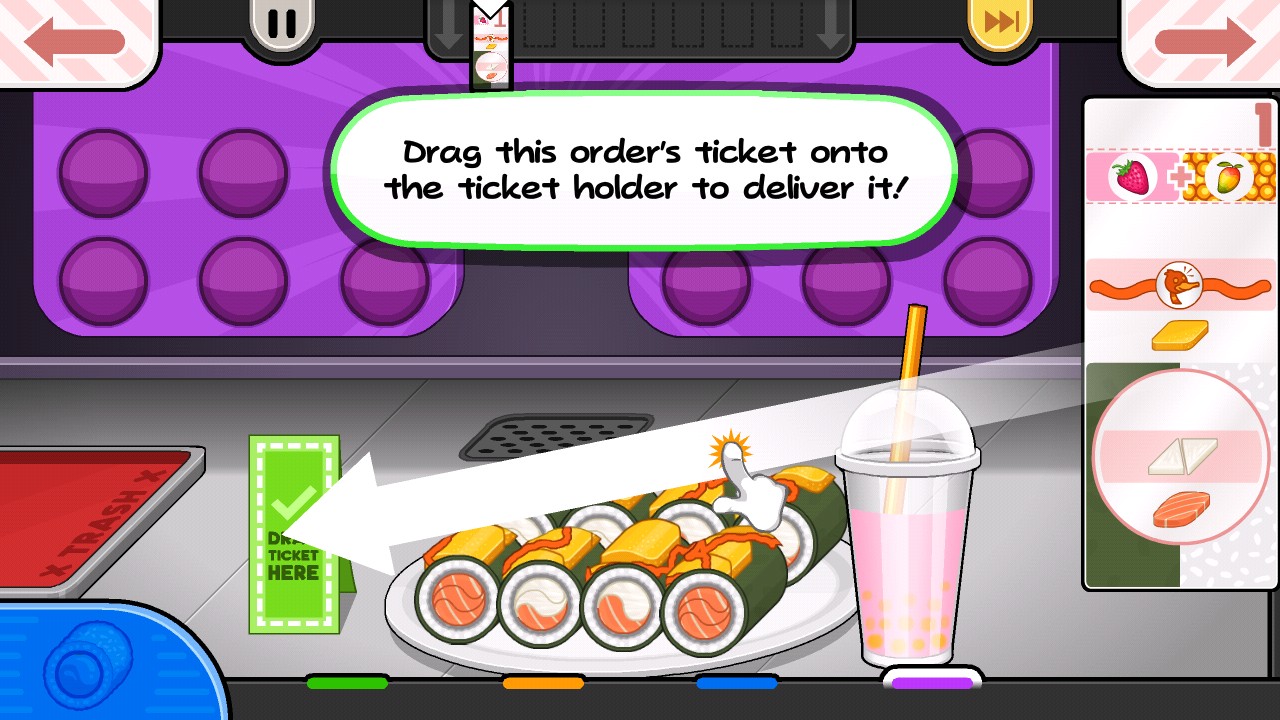
Task: Switch to the blue station tab
Action: [x=737, y=683]
